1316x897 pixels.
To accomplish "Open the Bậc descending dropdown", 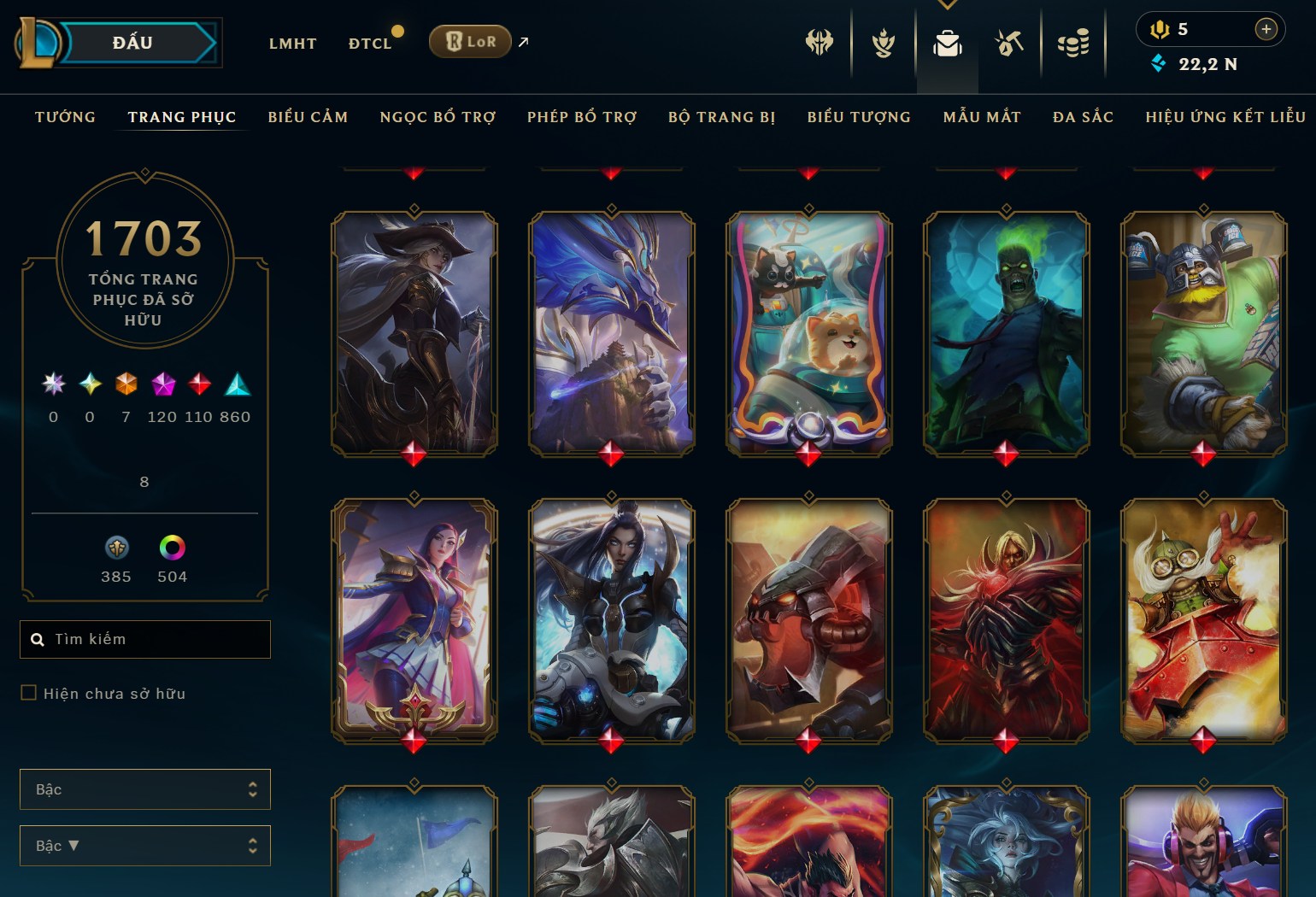I will [x=144, y=845].
